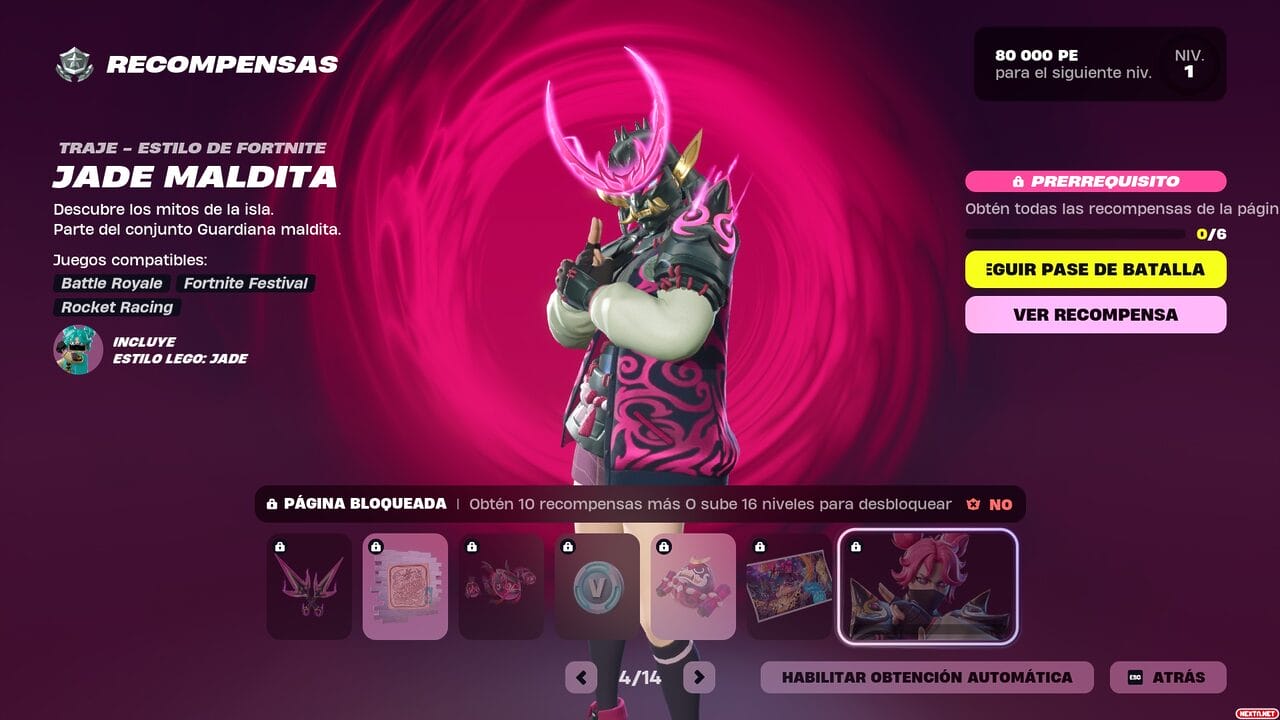Click the yellow battle pass purchase button
Viewport: 1280px width, 720px height.
coord(1095,269)
